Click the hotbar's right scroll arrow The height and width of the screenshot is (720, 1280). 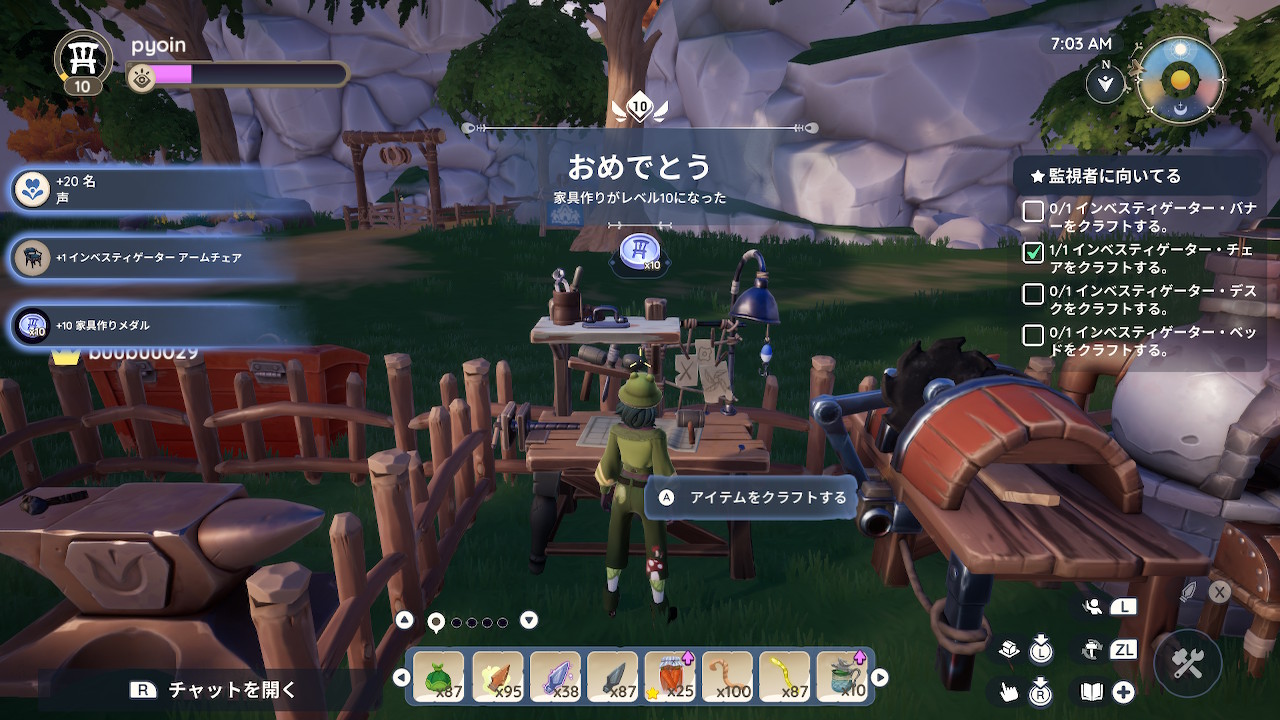pos(880,677)
